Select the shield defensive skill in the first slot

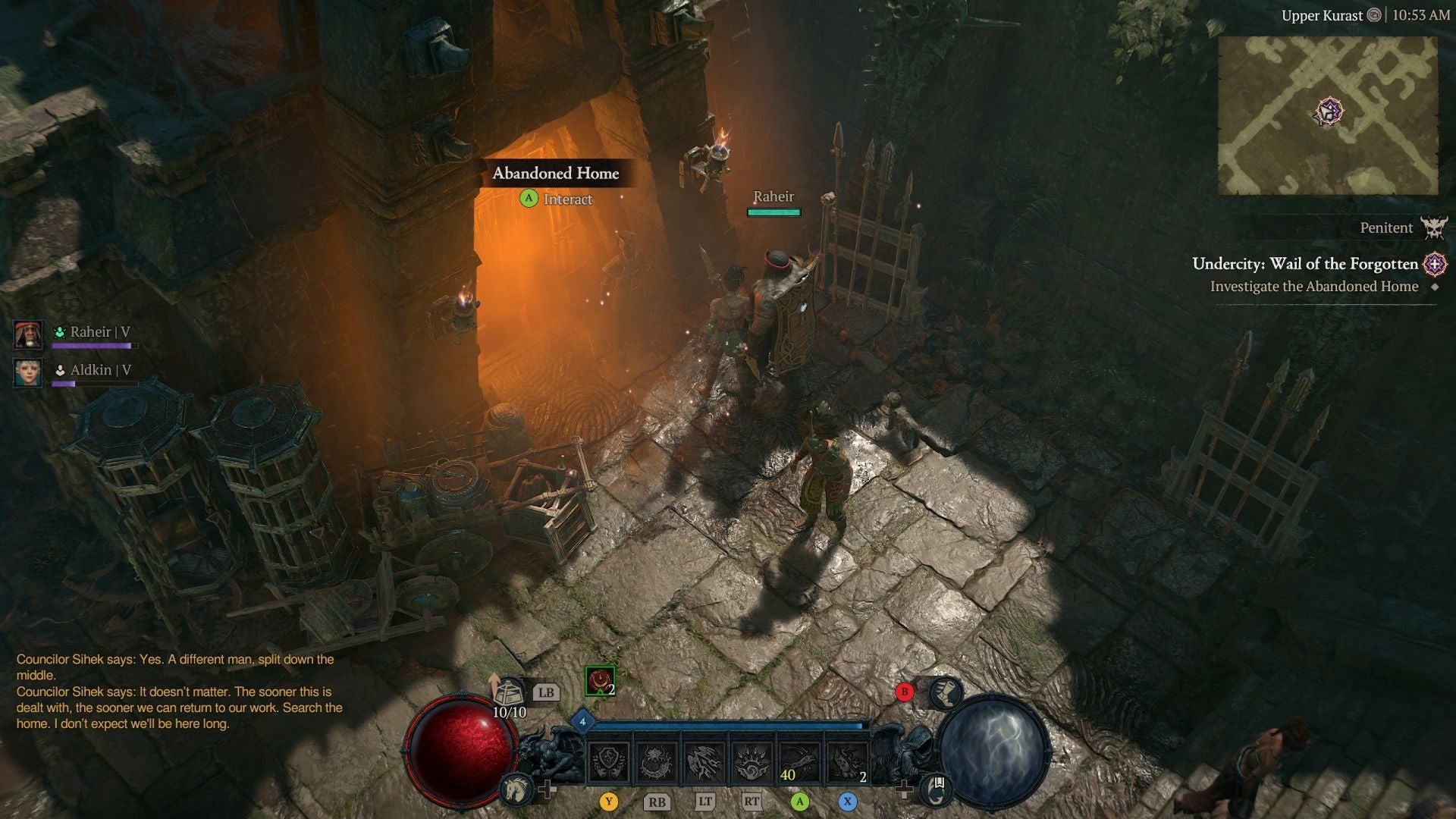609,761
